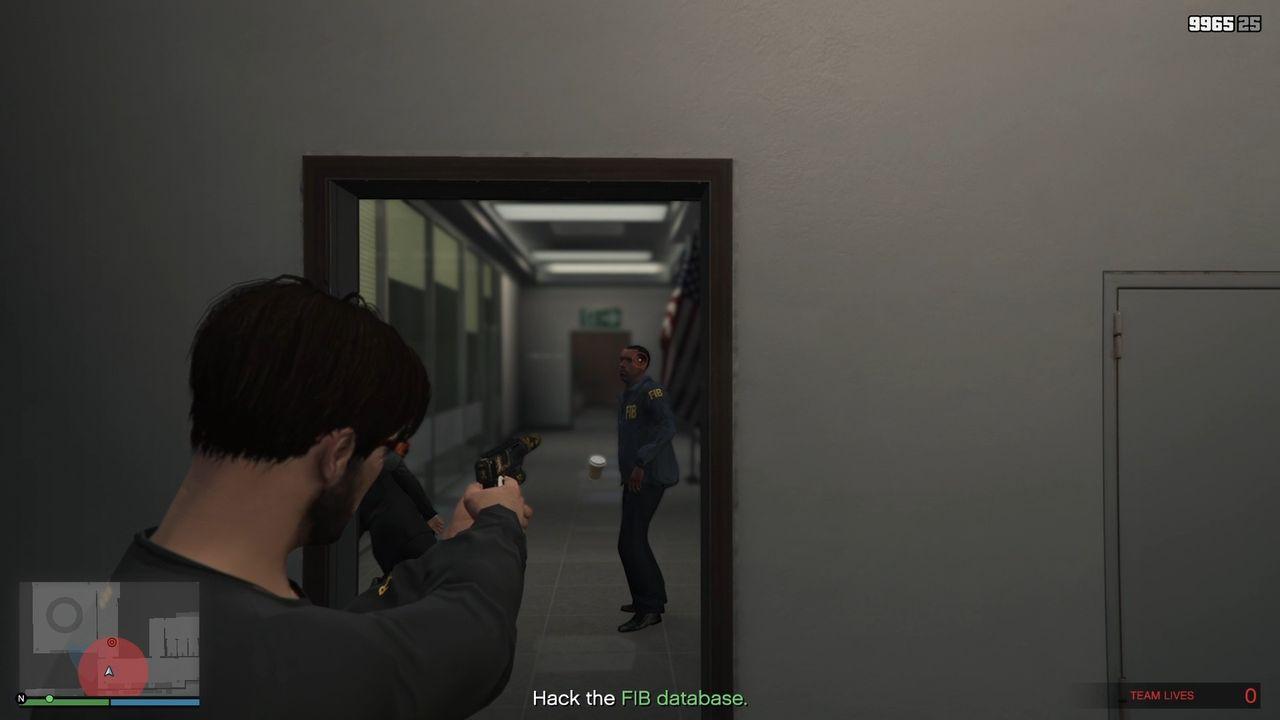Click the green oxygen dot on the health bar
Image resolution: width=1280 pixels, height=720 pixels.
(x=50, y=698)
